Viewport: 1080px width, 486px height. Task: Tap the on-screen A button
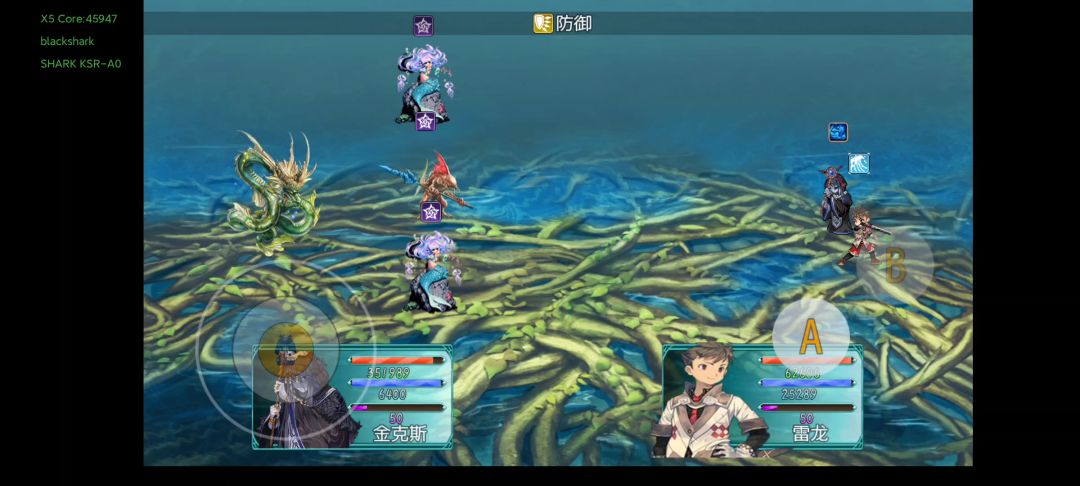pos(810,337)
